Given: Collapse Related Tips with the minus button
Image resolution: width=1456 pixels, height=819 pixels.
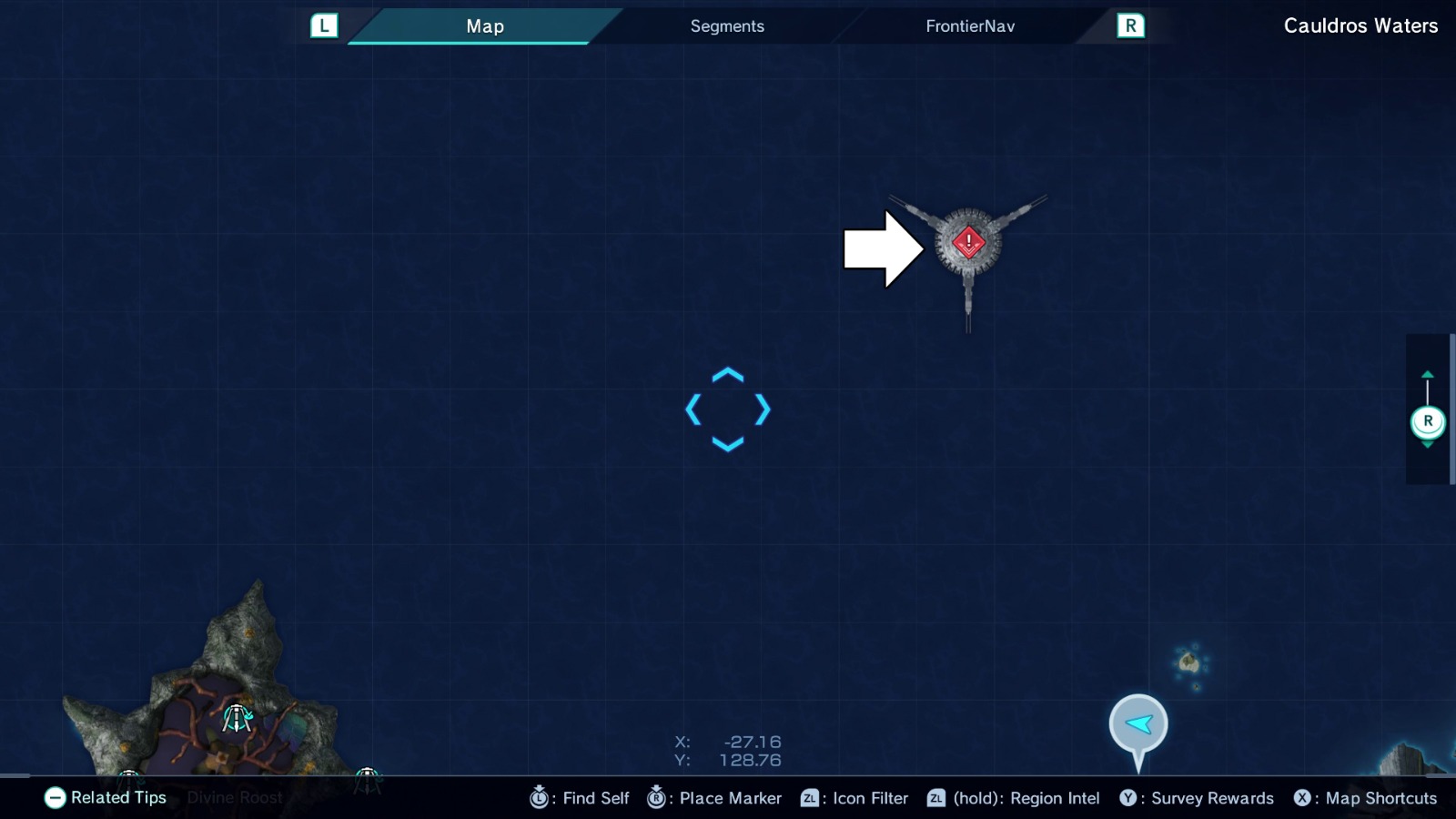Looking at the screenshot, I should tap(56, 798).
